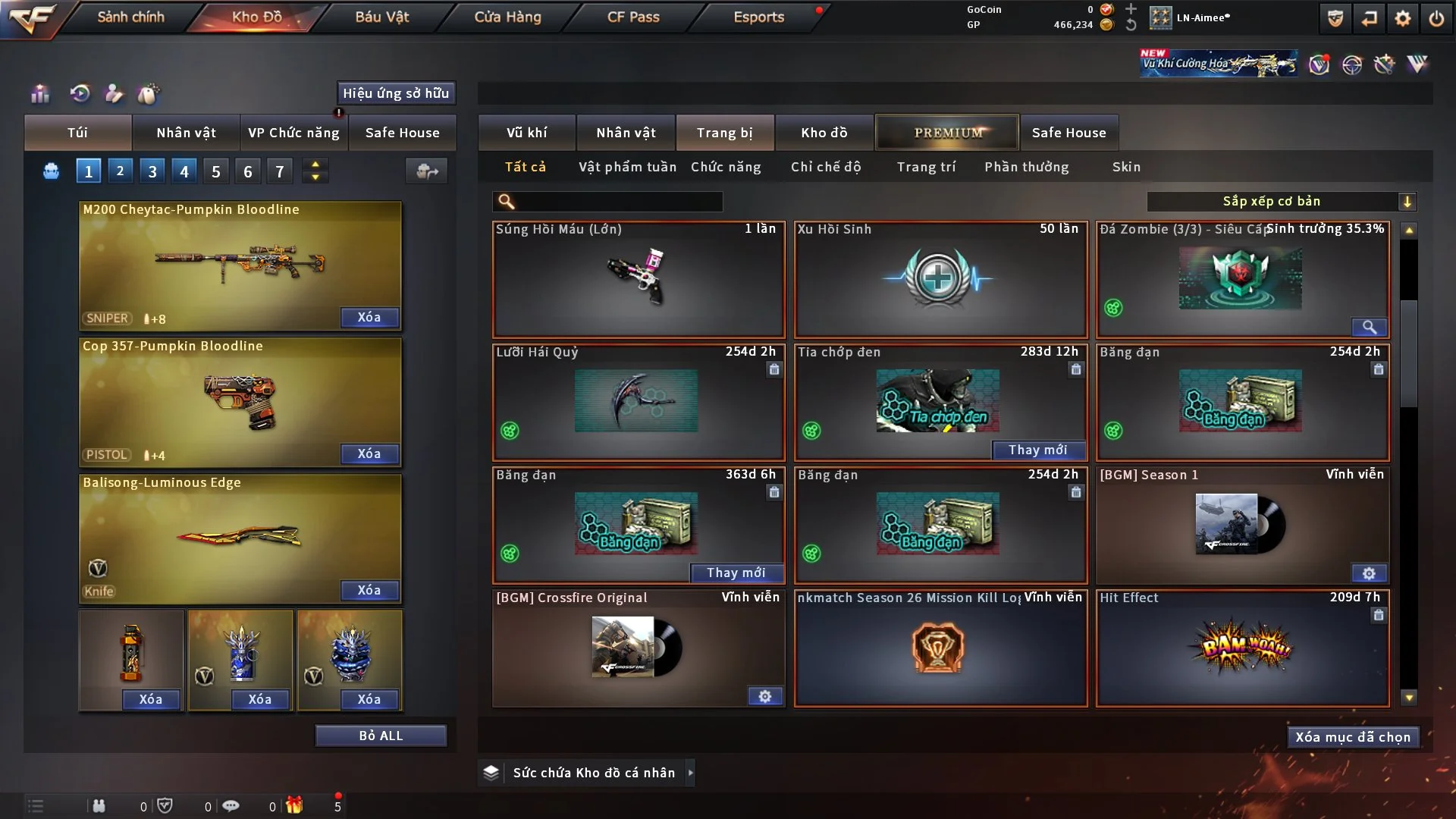This screenshot has height=819, width=1456.
Task: Select the Hit Effect item
Action: (1242, 648)
